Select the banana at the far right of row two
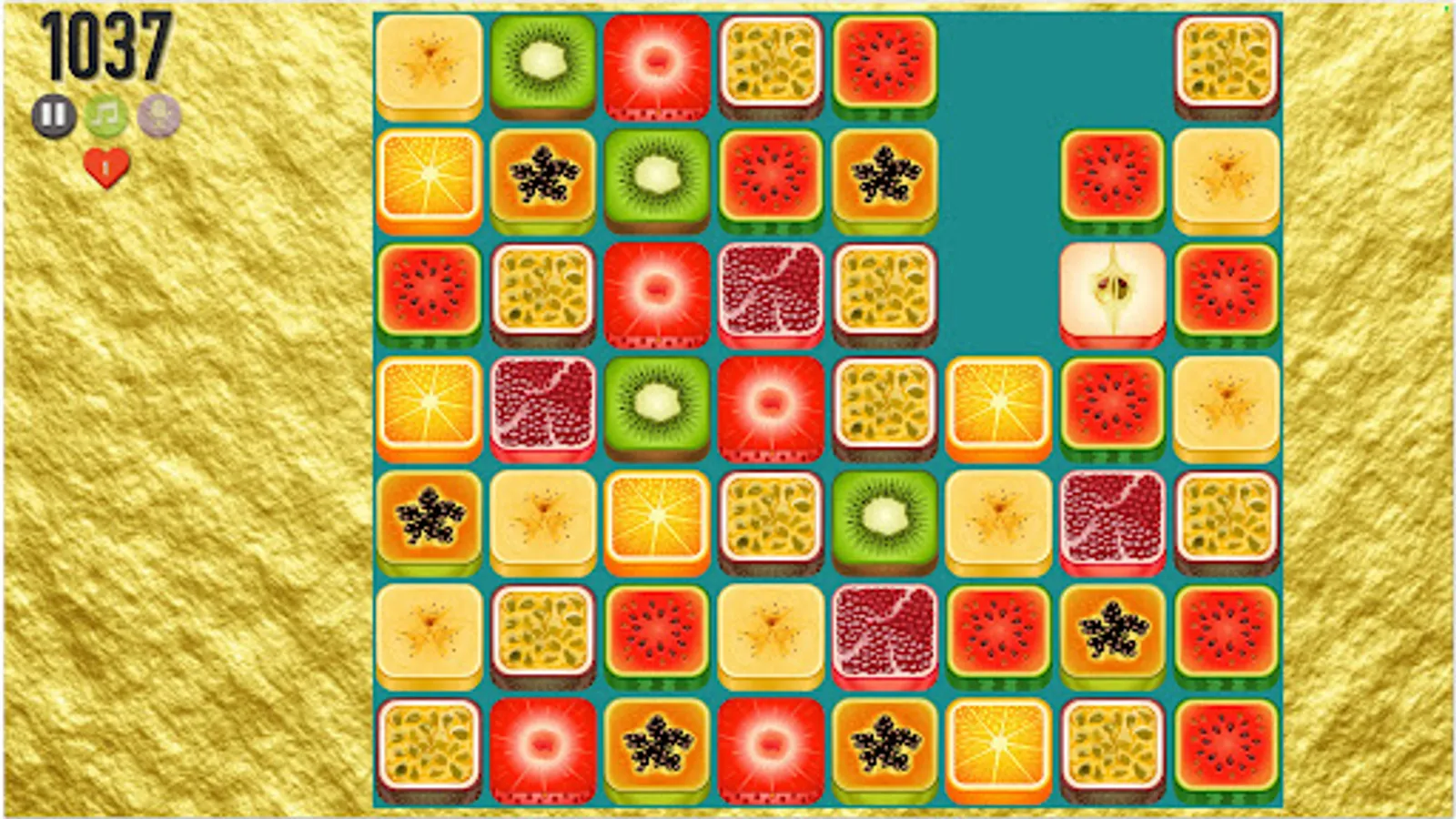The width and height of the screenshot is (1456, 819). click(1226, 177)
